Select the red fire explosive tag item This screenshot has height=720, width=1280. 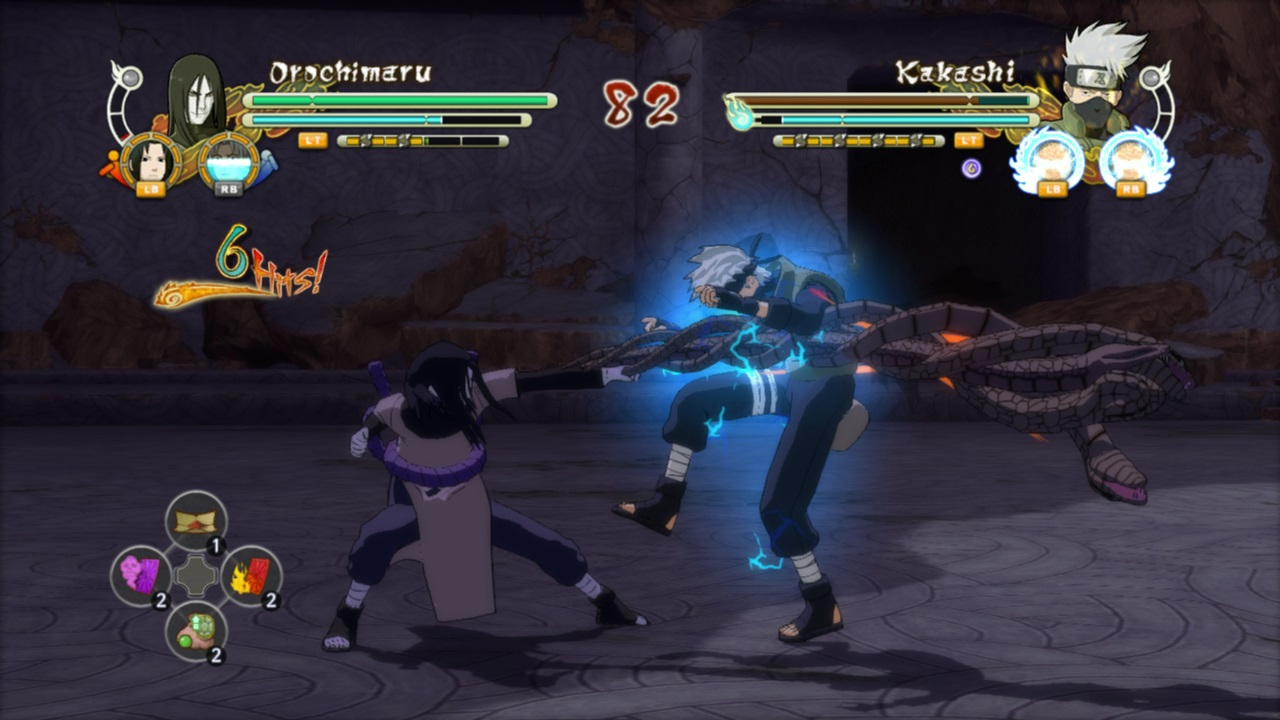pyautogui.click(x=251, y=575)
